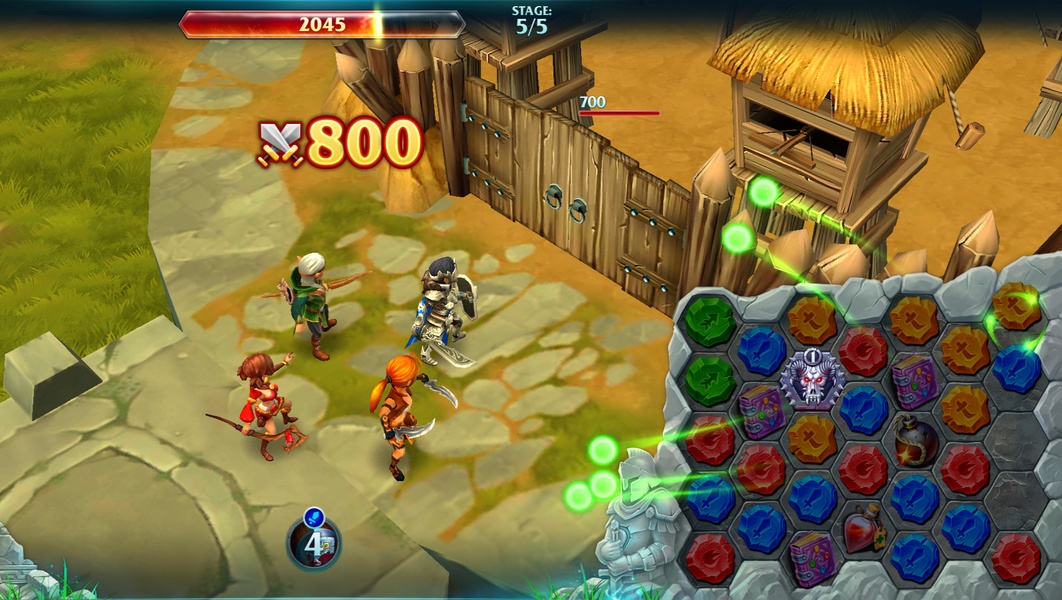The image size is (1062, 600).
Task: Select the horned skull tile on the board
Action: pyautogui.click(x=812, y=382)
